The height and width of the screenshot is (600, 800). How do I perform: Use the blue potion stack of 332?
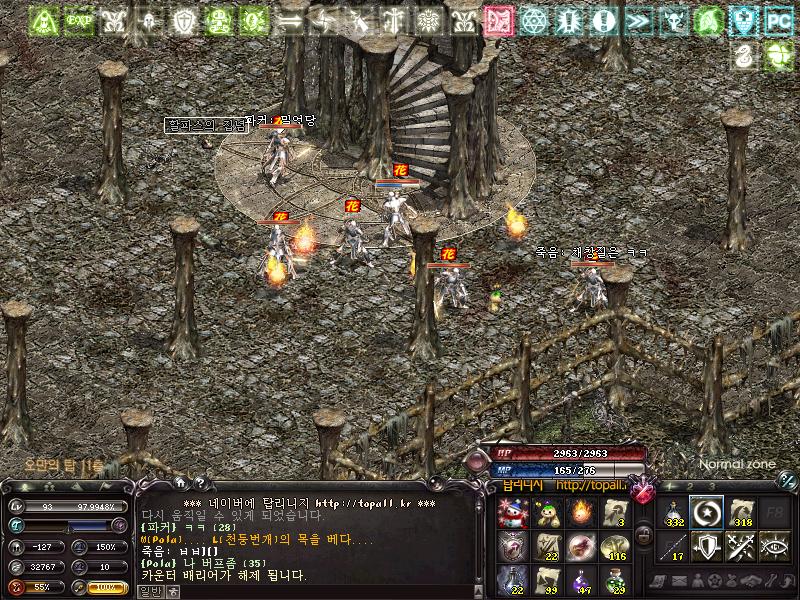click(x=675, y=513)
